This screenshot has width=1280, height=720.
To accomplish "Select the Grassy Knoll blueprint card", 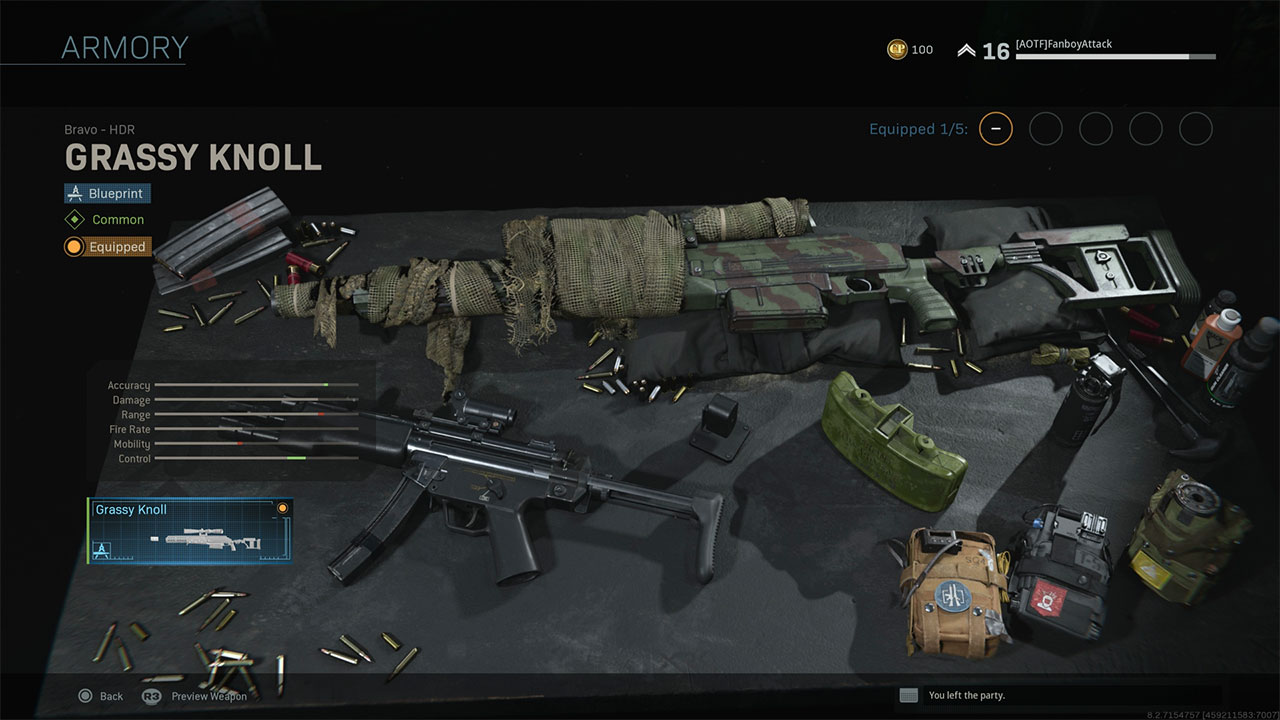I will point(190,531).
